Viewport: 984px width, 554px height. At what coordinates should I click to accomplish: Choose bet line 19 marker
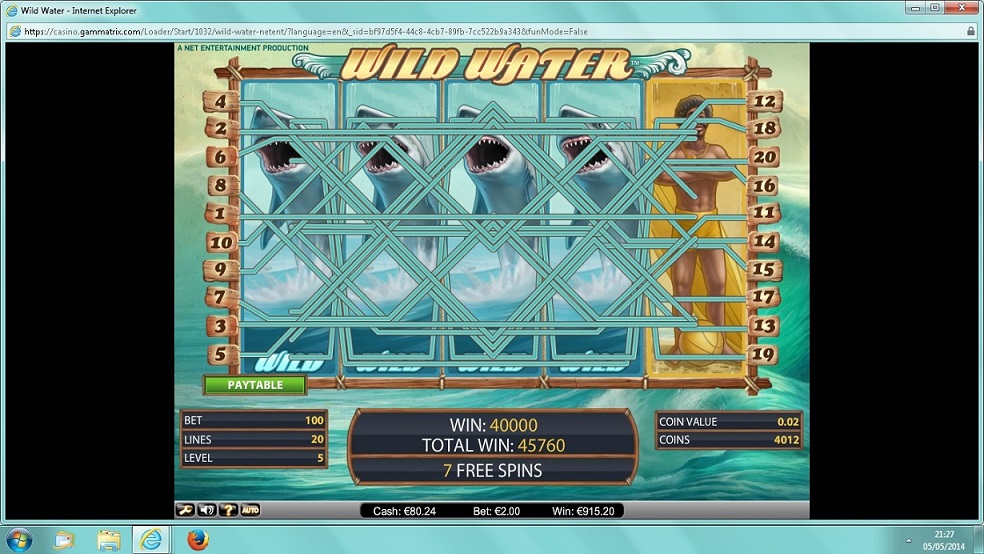765,353
